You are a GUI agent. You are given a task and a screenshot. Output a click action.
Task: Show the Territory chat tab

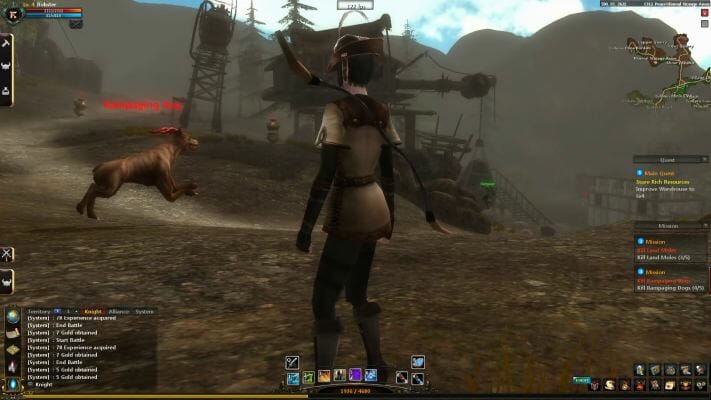coord(39,311)
